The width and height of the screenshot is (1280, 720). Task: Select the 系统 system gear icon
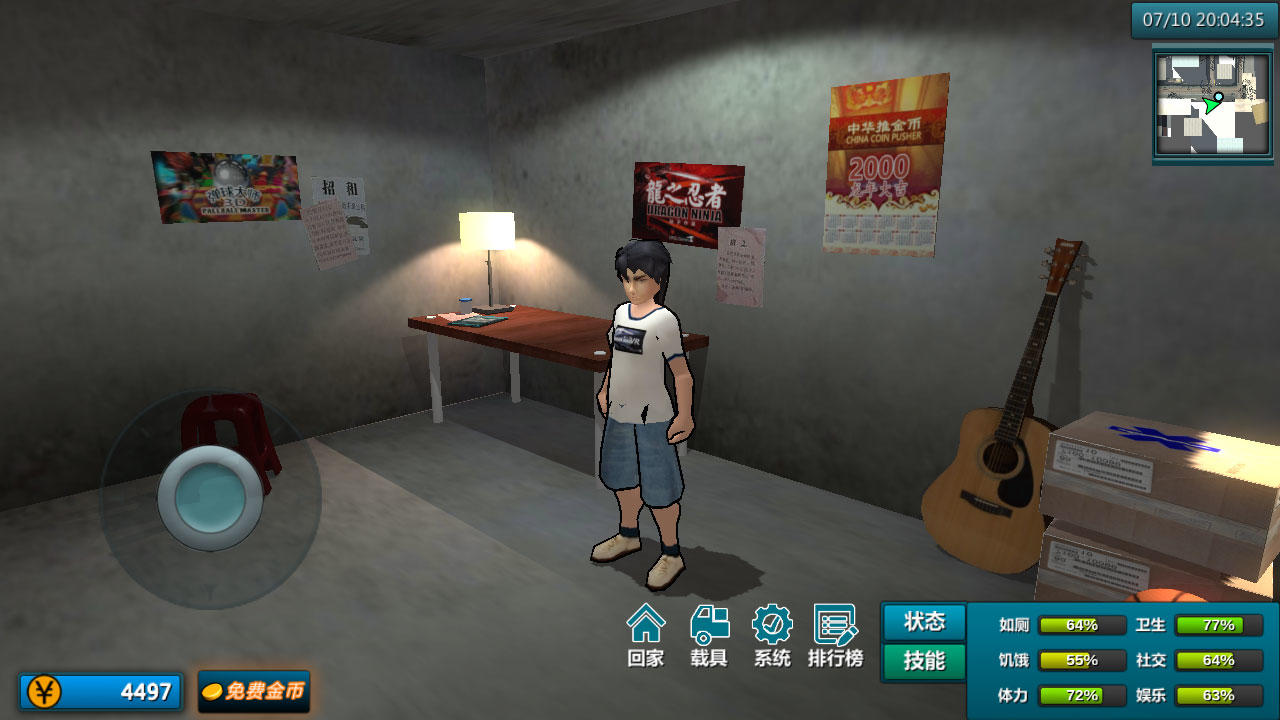pos(772,635)
